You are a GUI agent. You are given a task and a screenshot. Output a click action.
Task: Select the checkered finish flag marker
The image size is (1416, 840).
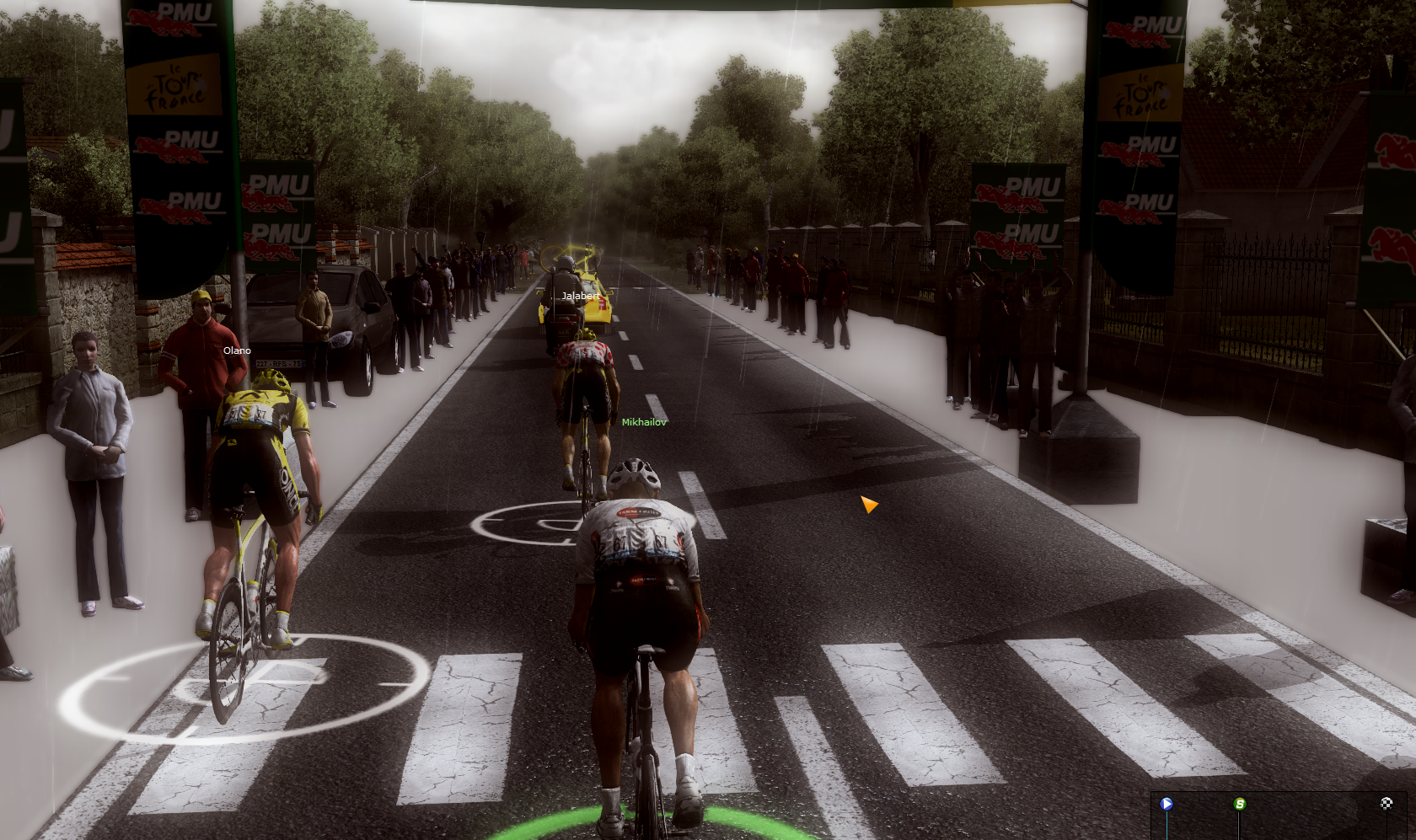pos(1386,803)
